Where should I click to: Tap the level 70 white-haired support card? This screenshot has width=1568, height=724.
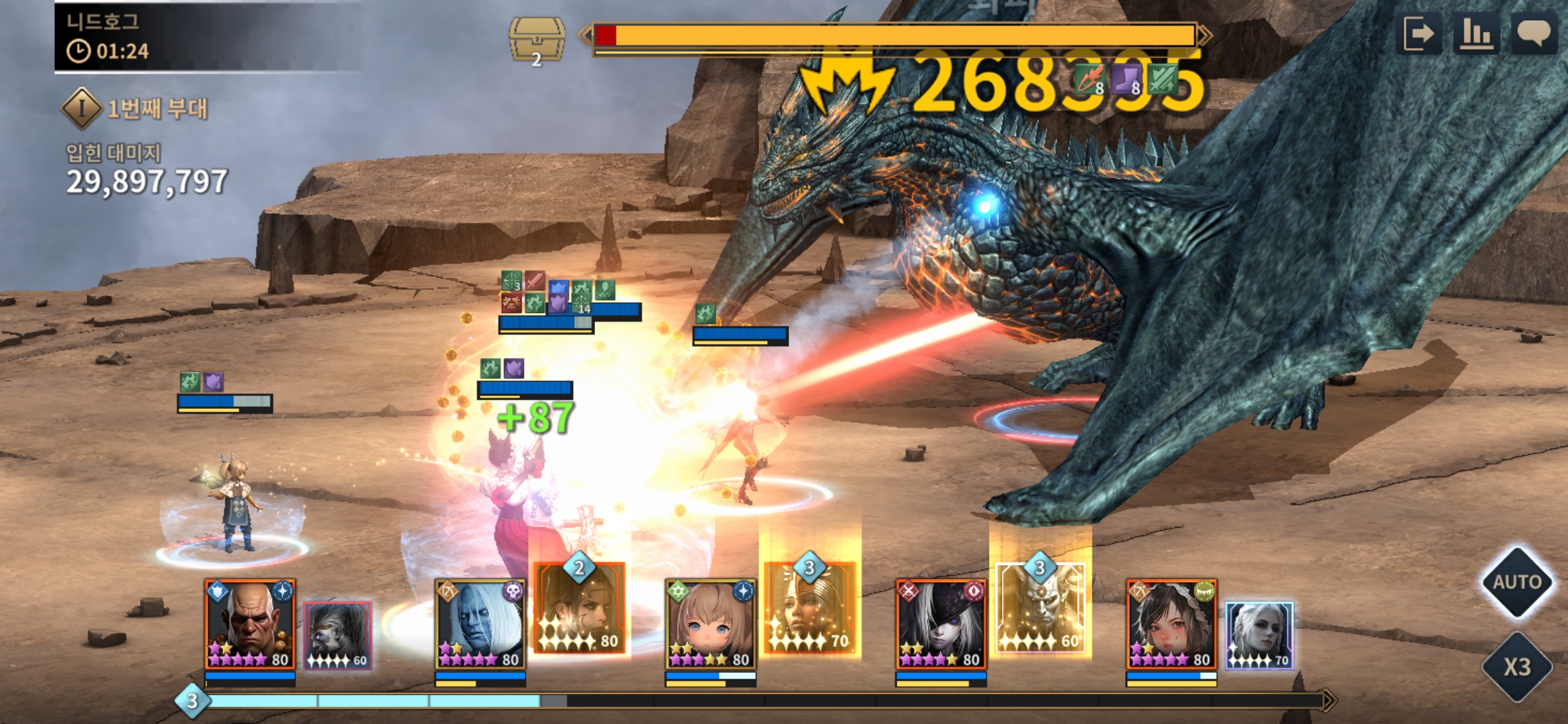[1259, 636]
